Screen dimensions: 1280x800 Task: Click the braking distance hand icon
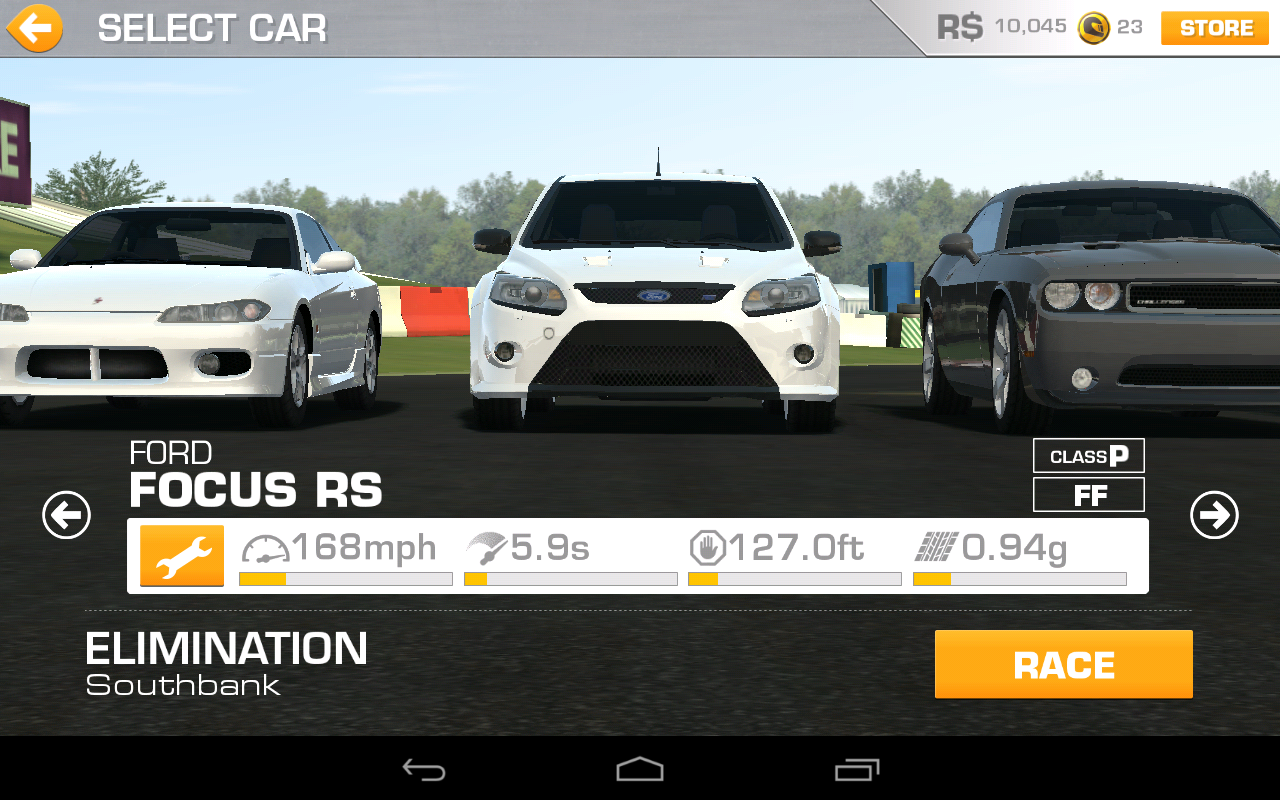pos(709,547)
